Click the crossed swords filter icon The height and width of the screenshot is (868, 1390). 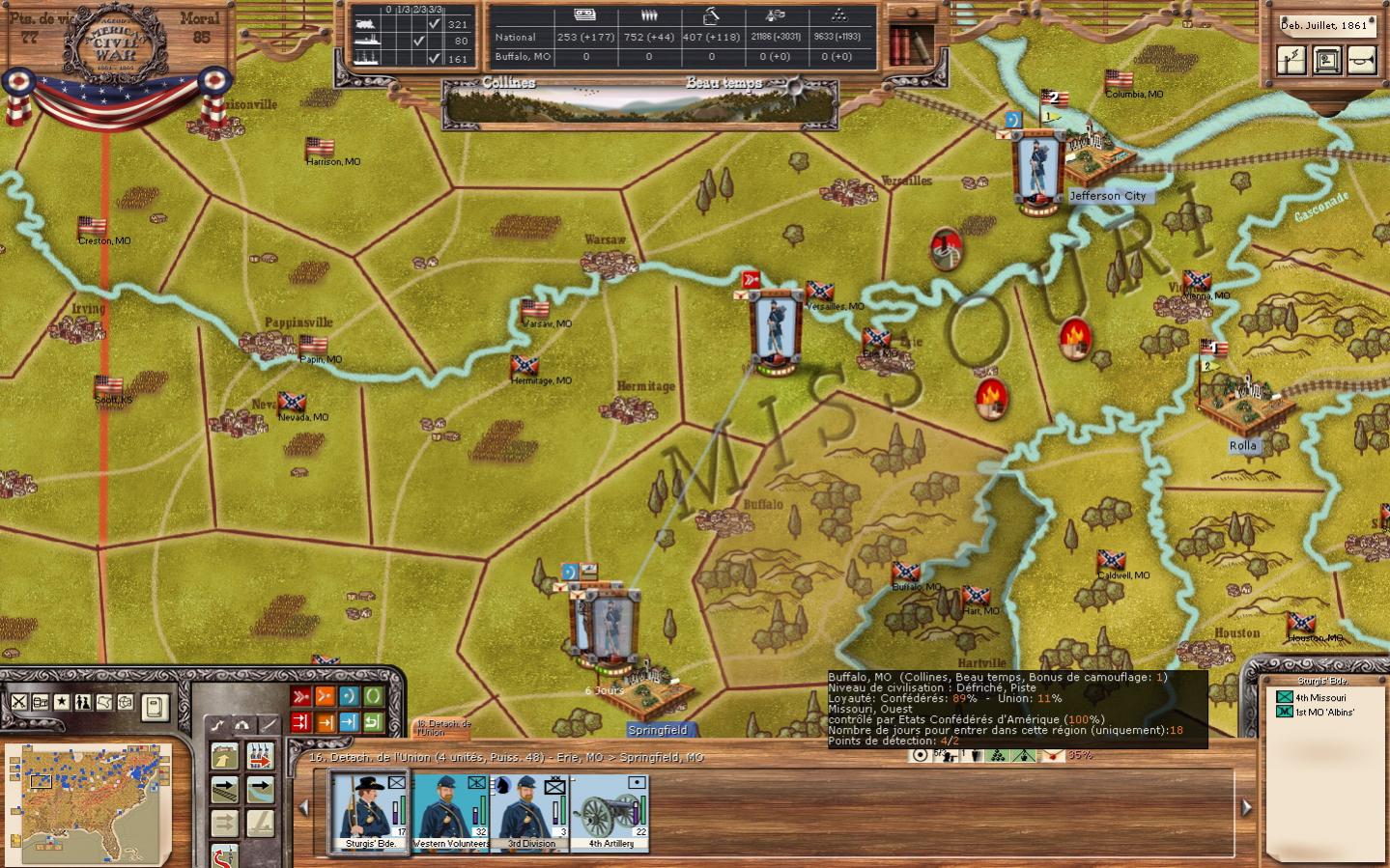pos(18,702)
